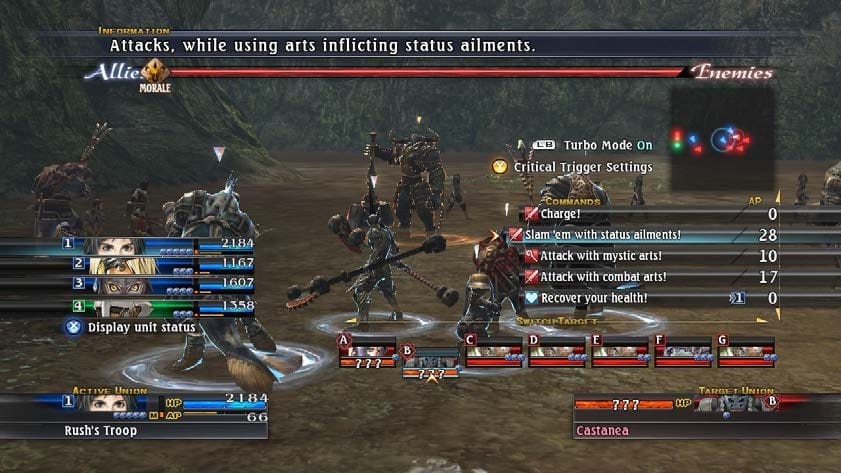Click the battlefield minimap
Image resolution: width=841 pixels, height=473 pixels.
pos(722,140)
